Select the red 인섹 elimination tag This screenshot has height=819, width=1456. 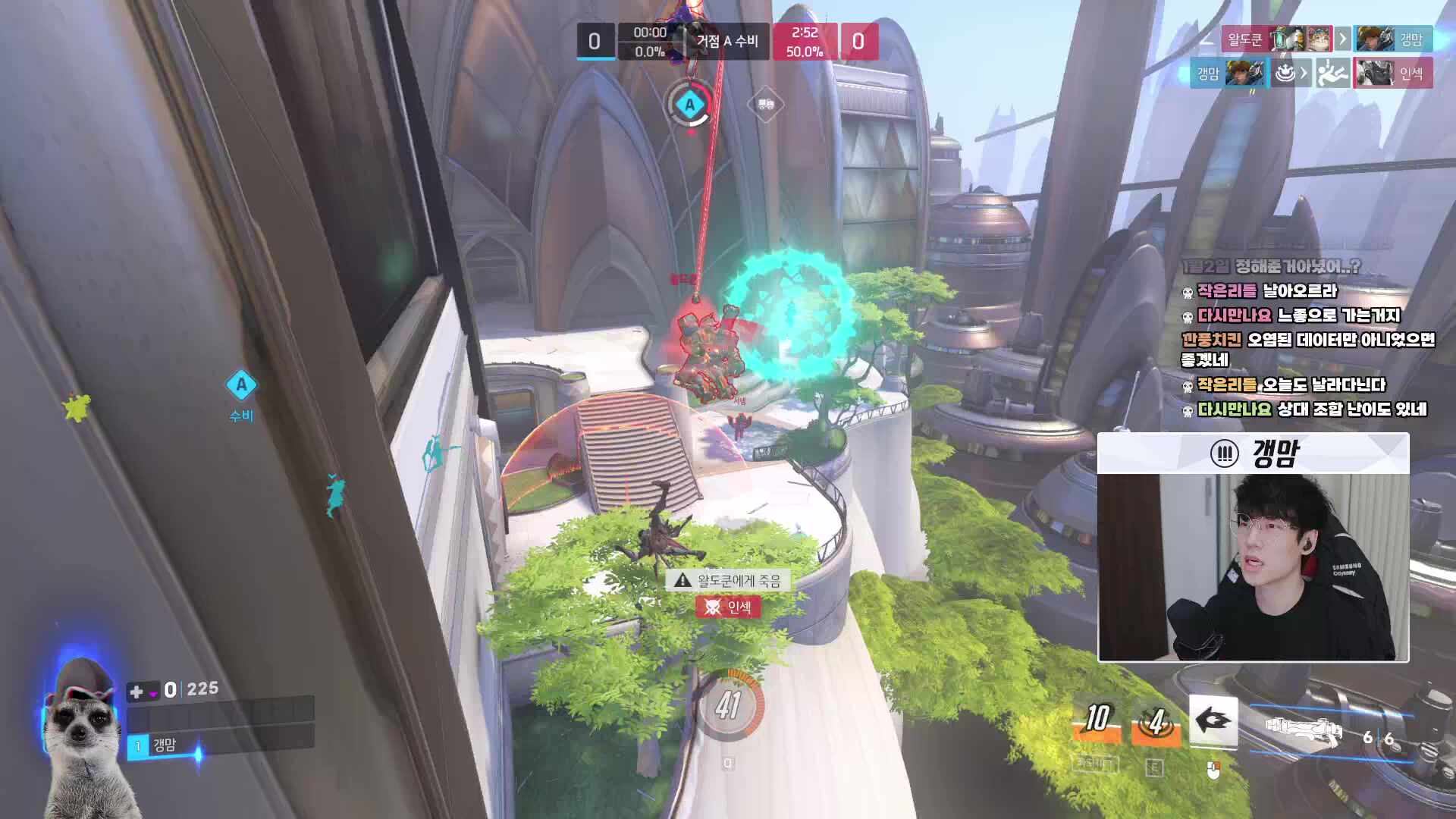(728, 607)
